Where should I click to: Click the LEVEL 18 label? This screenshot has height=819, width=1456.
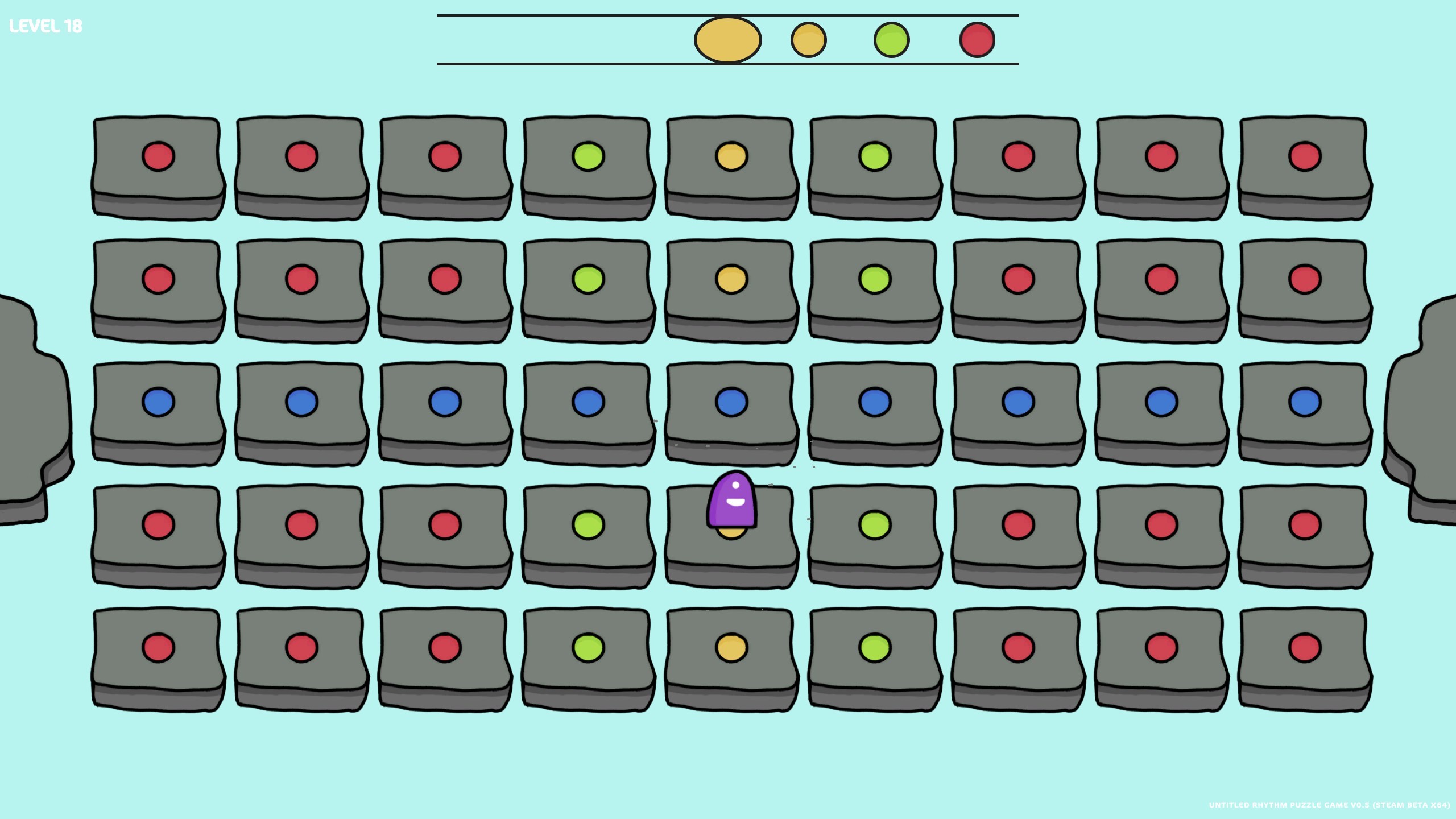tap(45, 26)
